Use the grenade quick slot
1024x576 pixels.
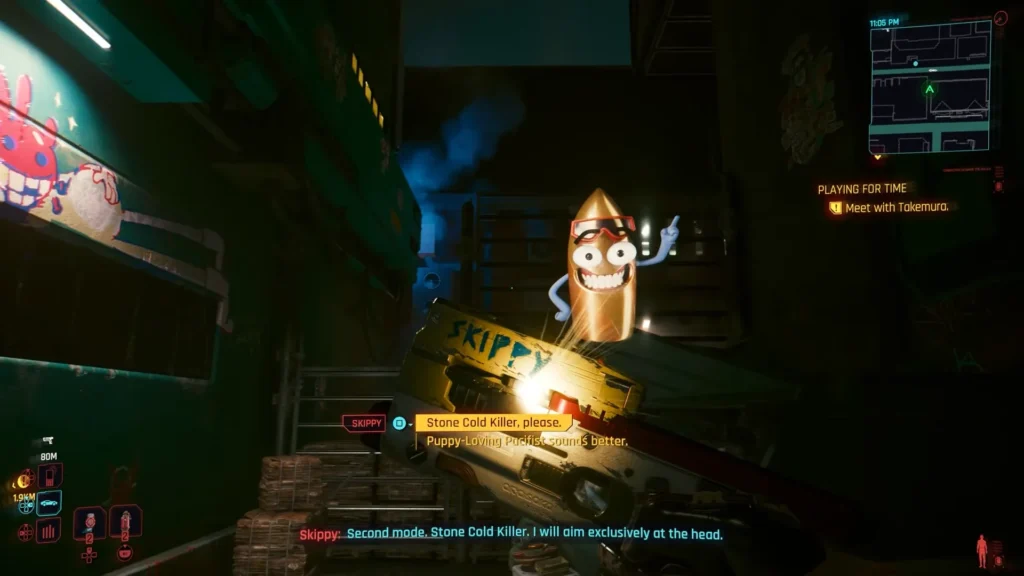click(x=90, y=523)
